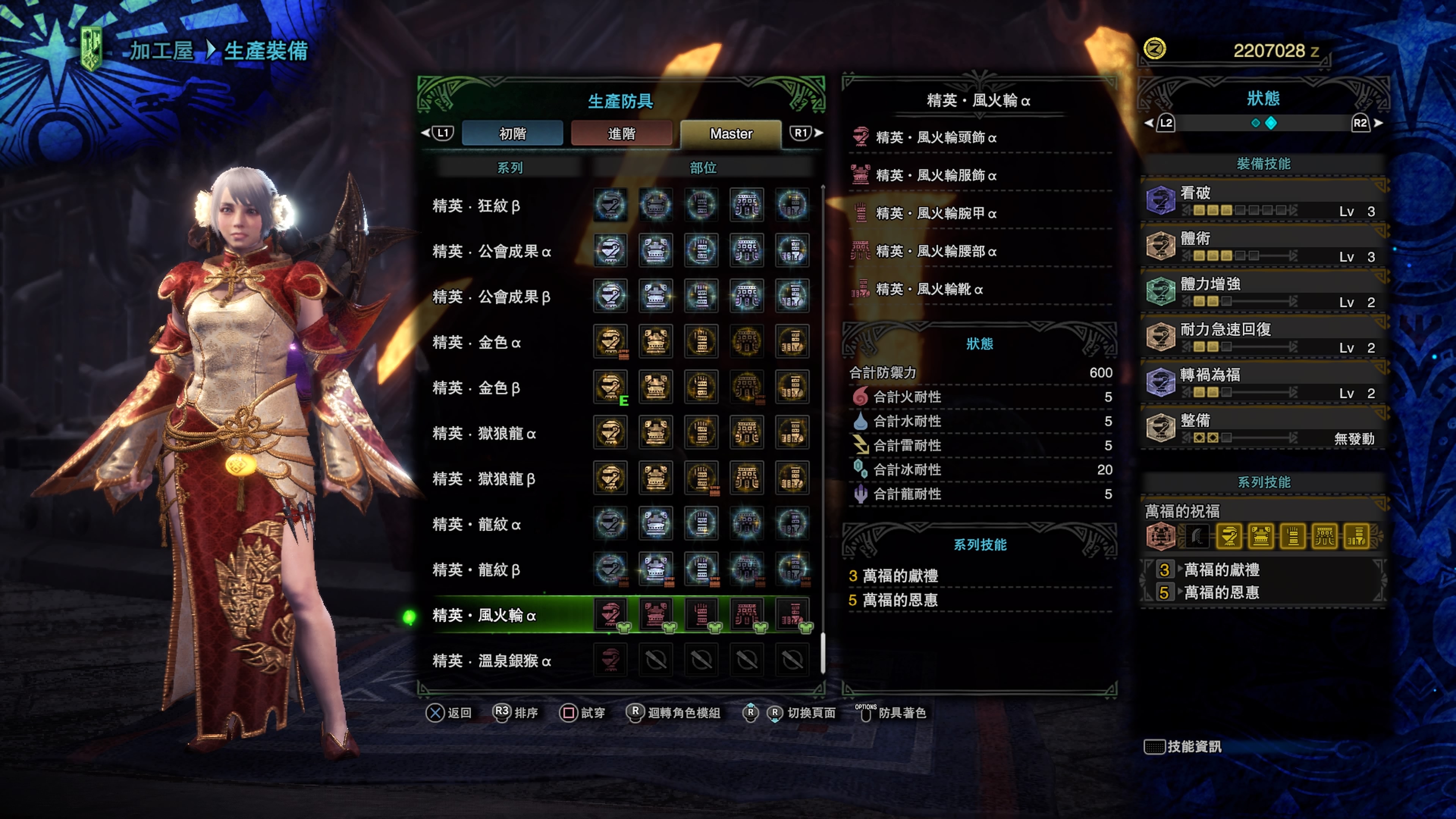Switch to the 初階 rank tab
The image size is (1456, 819).
[512, 133]
